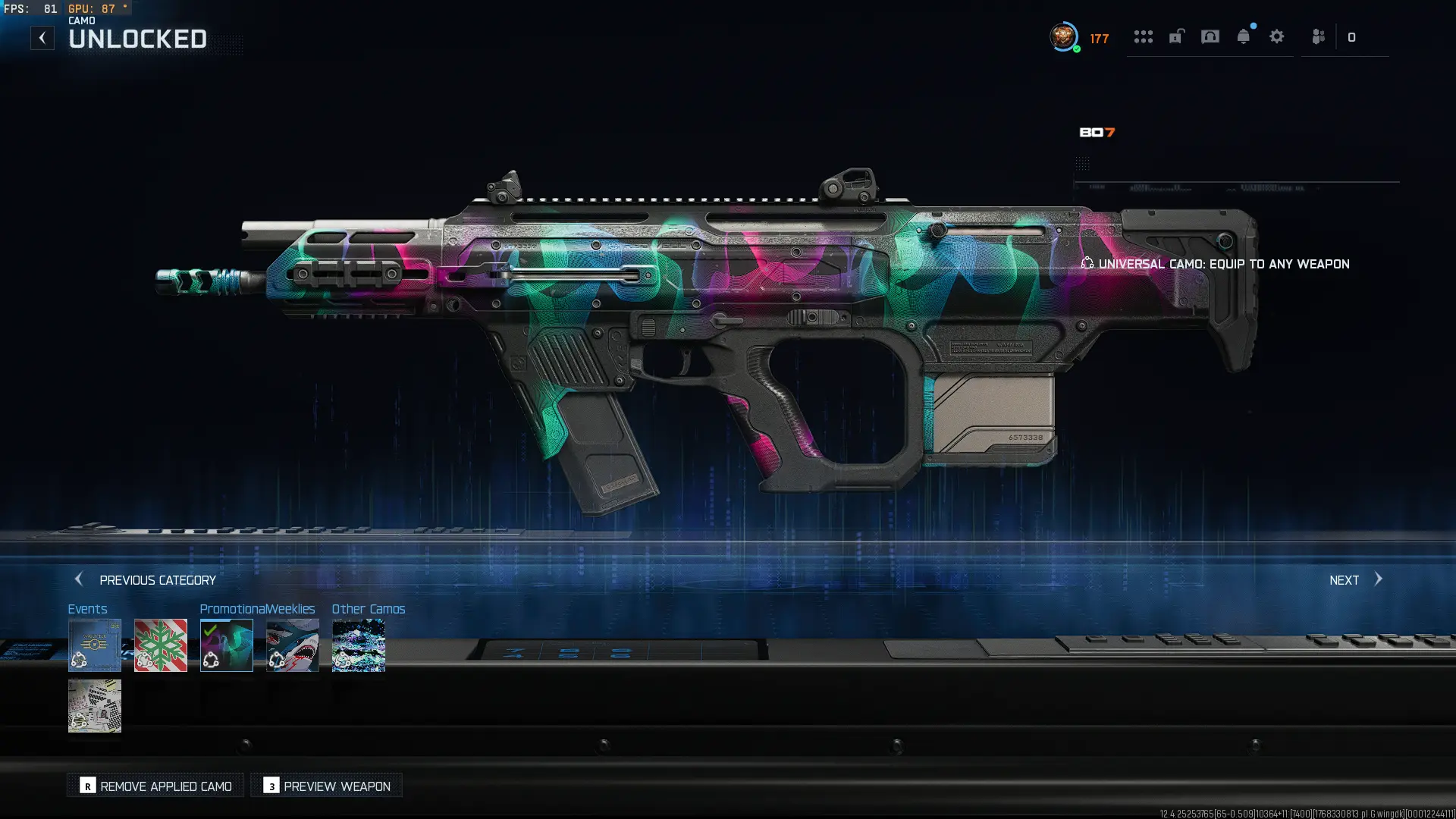Open the notifications bell
This screenshot has height=819, width=1456.
pos(1242,36)
